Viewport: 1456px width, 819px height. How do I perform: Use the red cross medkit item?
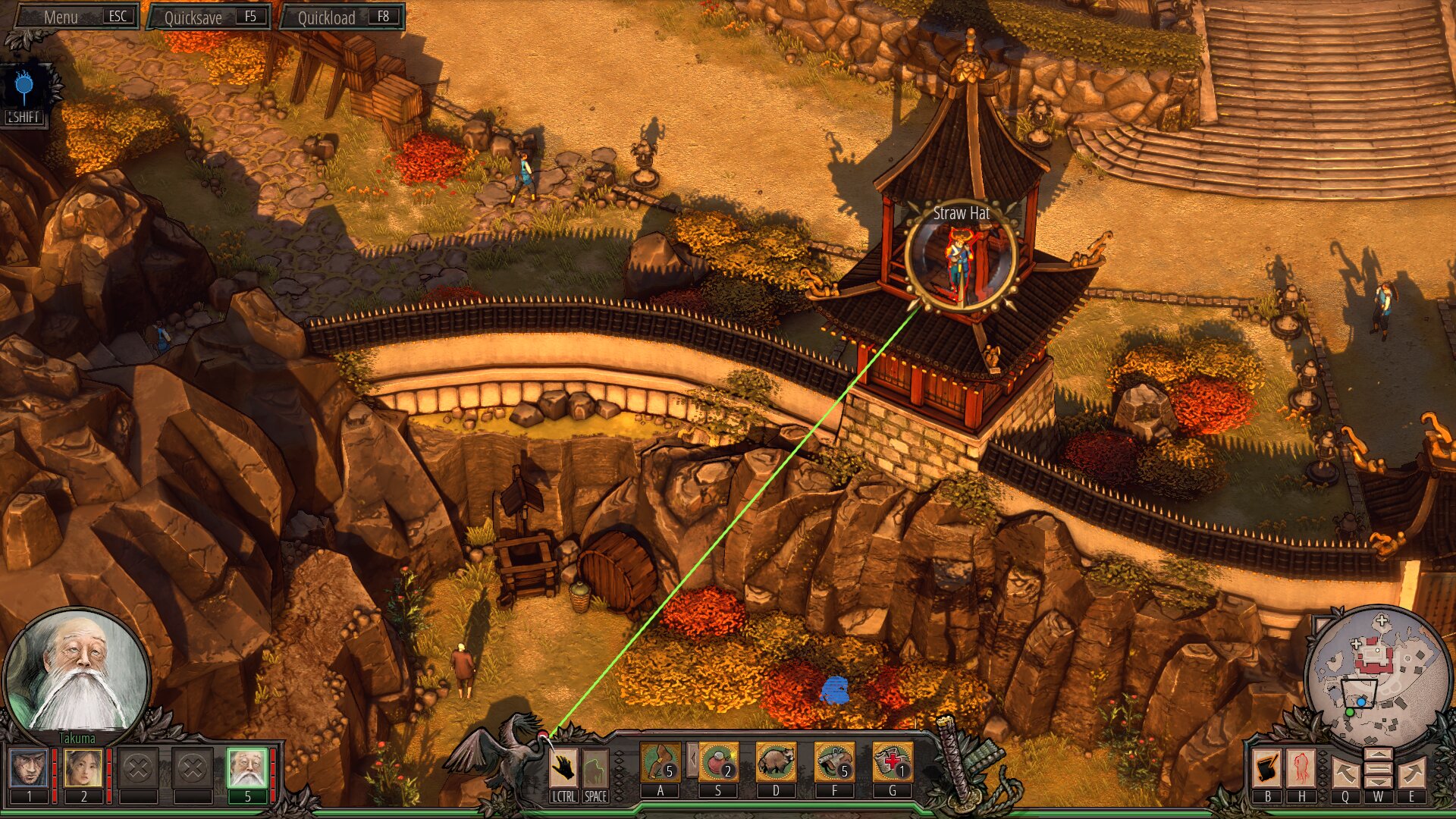coord(893,762)
